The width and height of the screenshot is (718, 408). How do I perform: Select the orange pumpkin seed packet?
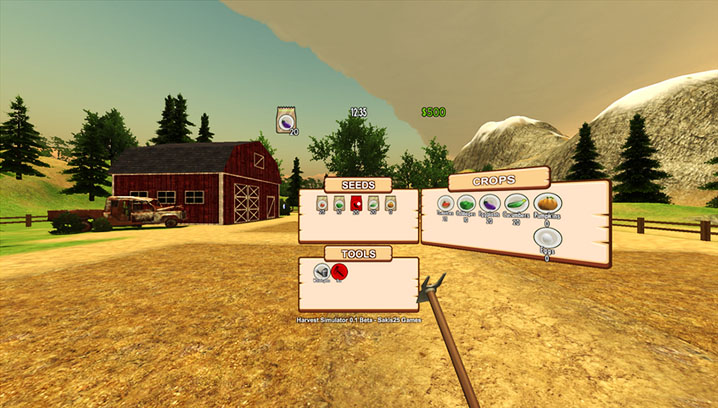tap(390, 203)
